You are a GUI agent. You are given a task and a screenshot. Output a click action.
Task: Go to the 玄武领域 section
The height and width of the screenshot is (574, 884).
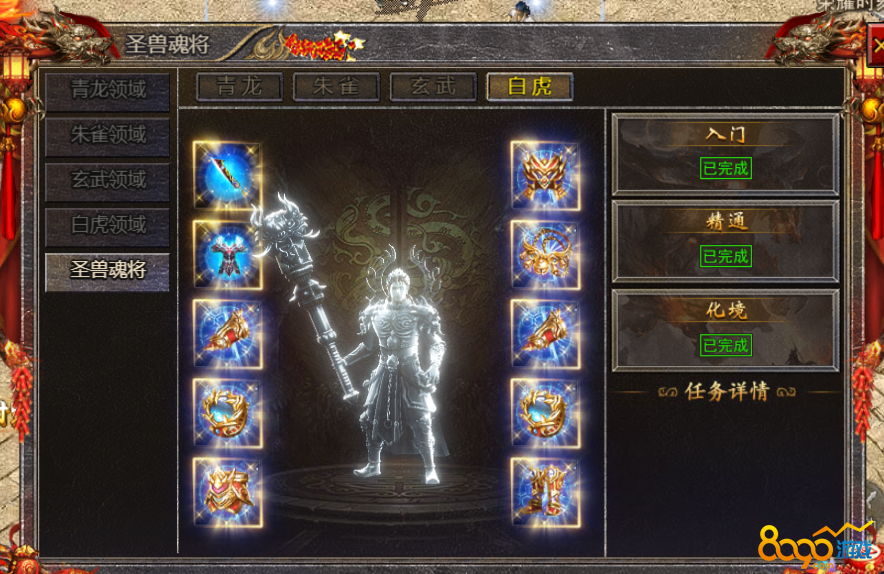tap(107, 181)
